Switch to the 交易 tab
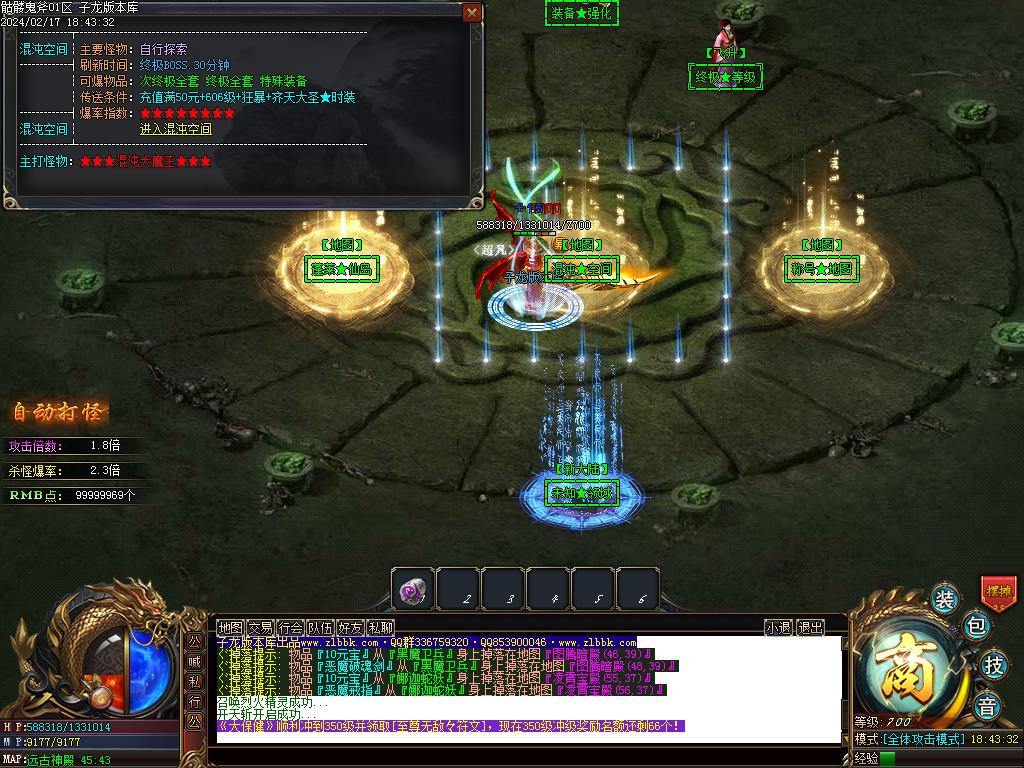This screenshot has width=1024, height=768. click(x=261, y=628)
